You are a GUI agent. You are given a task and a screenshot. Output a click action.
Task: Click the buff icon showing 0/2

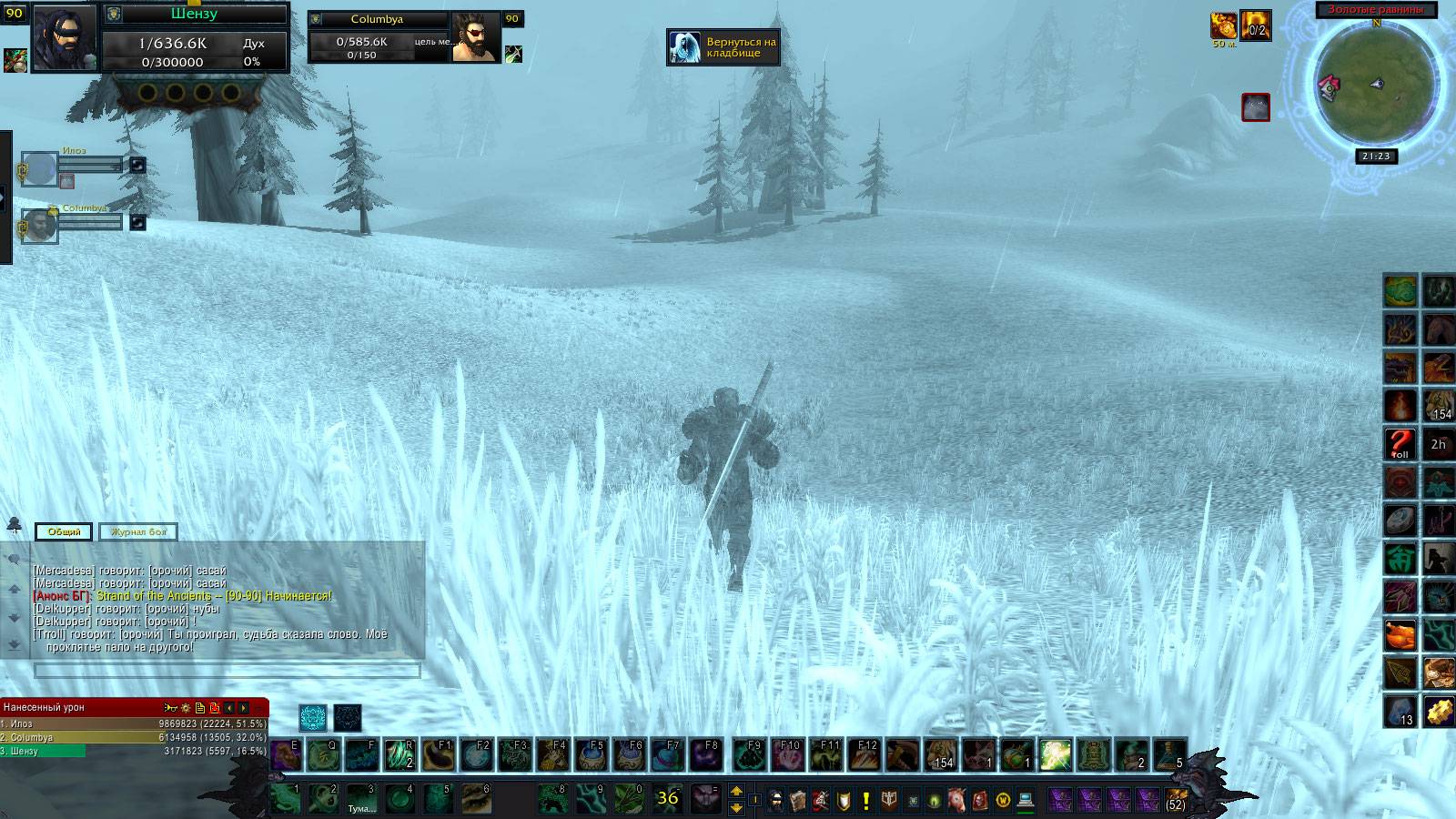tap(1256, 25)
